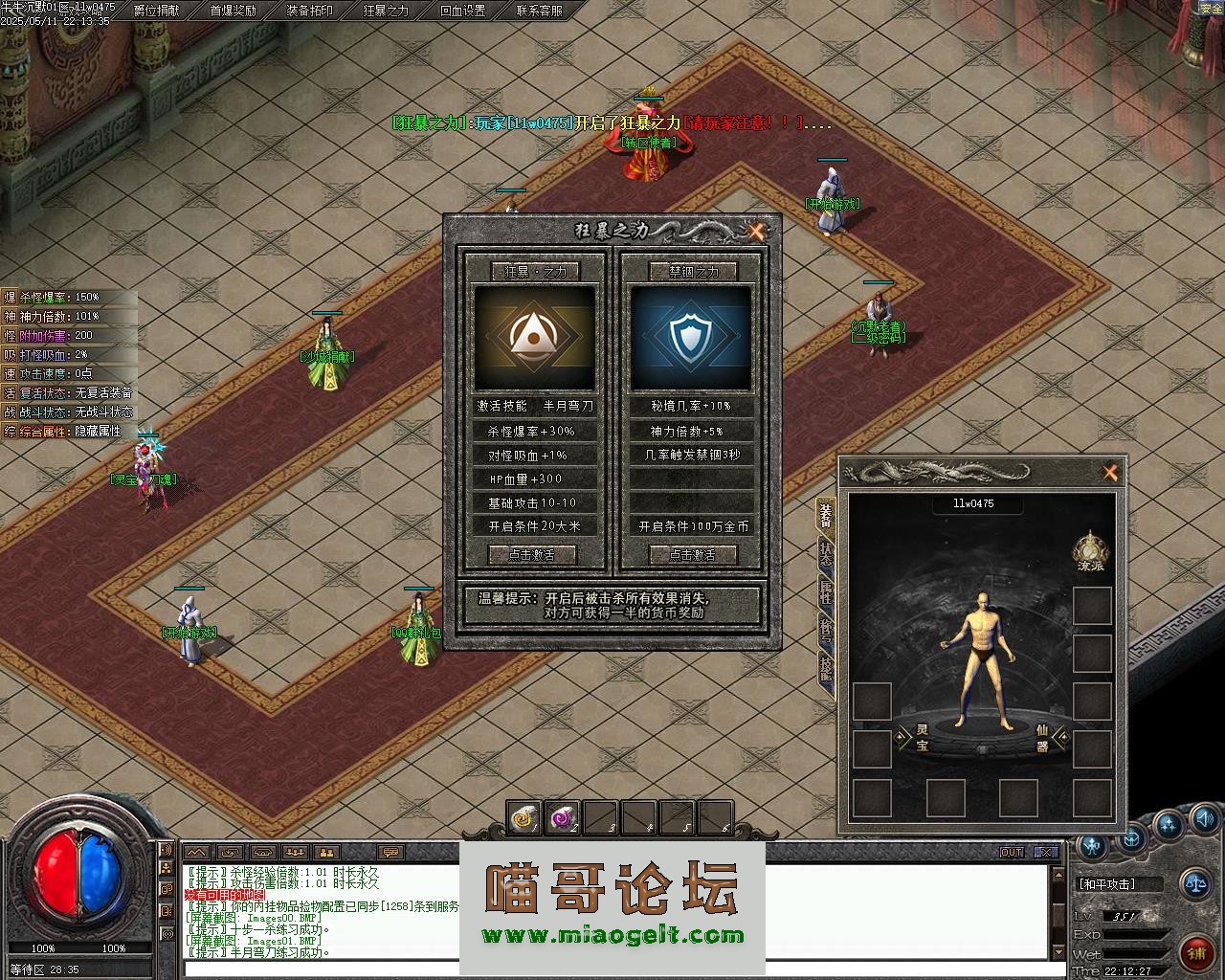The width and height of the screenshot is (1225, 980).
Task: Open the red 铺 shop button
Action: click(x=1195, y=951)
